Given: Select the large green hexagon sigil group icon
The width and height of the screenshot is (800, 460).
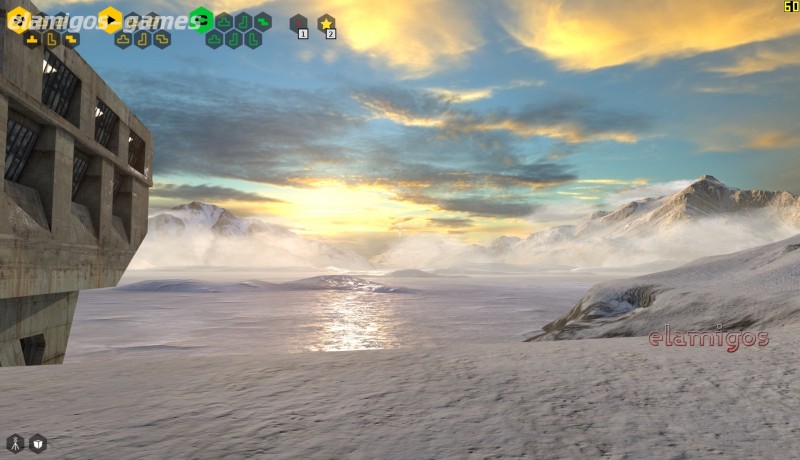Looking at the screenshot, I should (x=201, y=19).
